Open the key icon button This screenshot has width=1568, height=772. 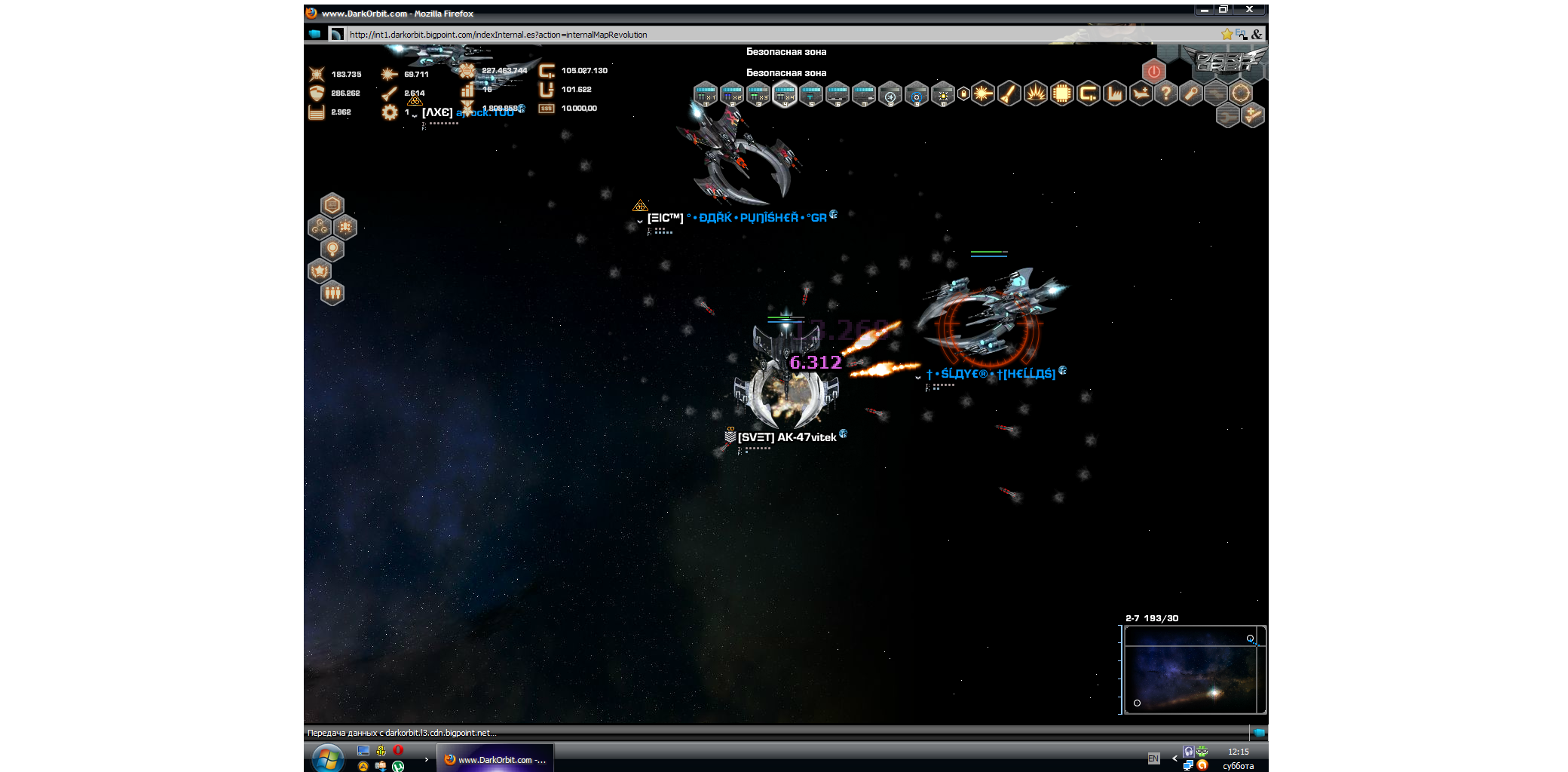tap(1191, 93)
